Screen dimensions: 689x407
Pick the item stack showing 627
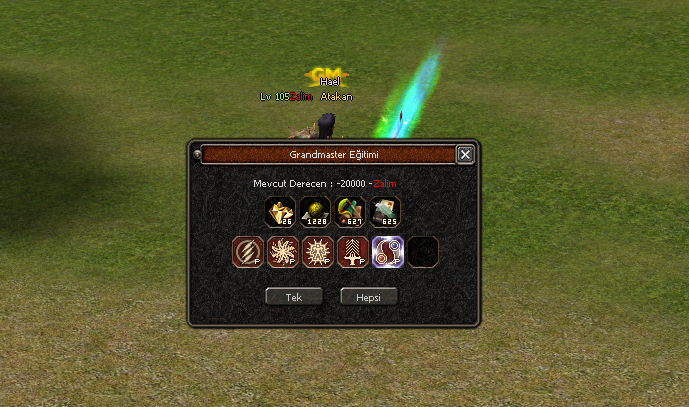(350, 211)
